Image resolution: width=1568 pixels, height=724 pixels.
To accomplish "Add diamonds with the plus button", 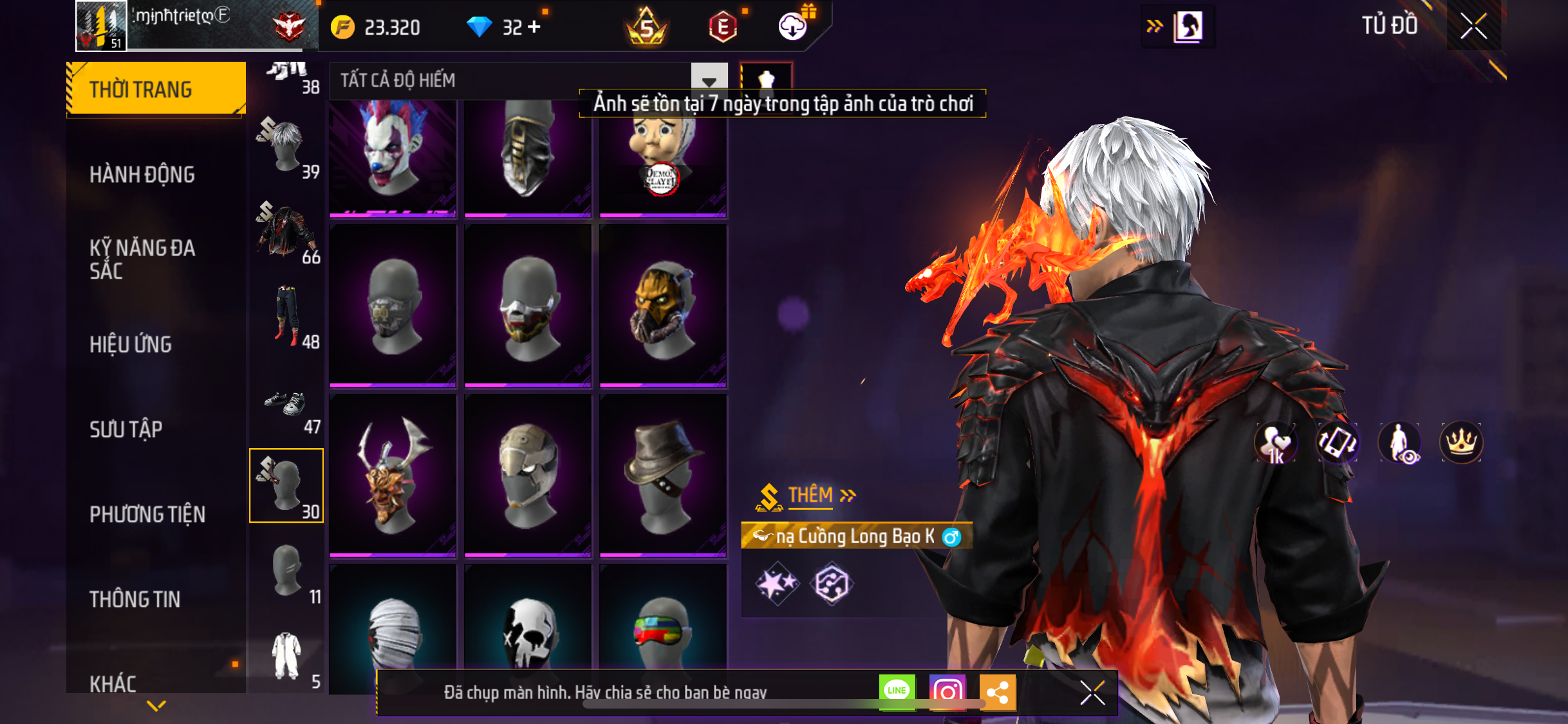I will coord(534,27).
